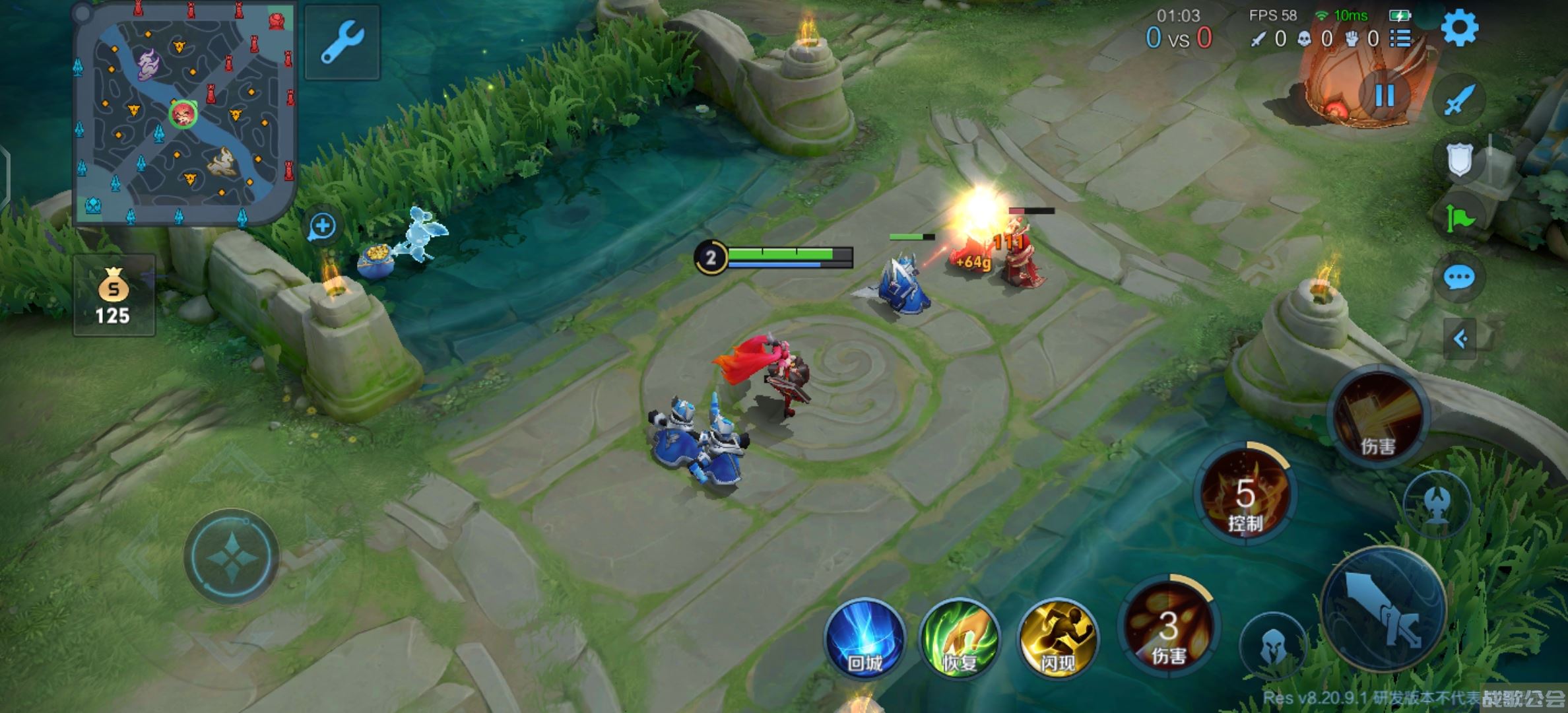Send the green flag gather signal

coord(1459,218)
